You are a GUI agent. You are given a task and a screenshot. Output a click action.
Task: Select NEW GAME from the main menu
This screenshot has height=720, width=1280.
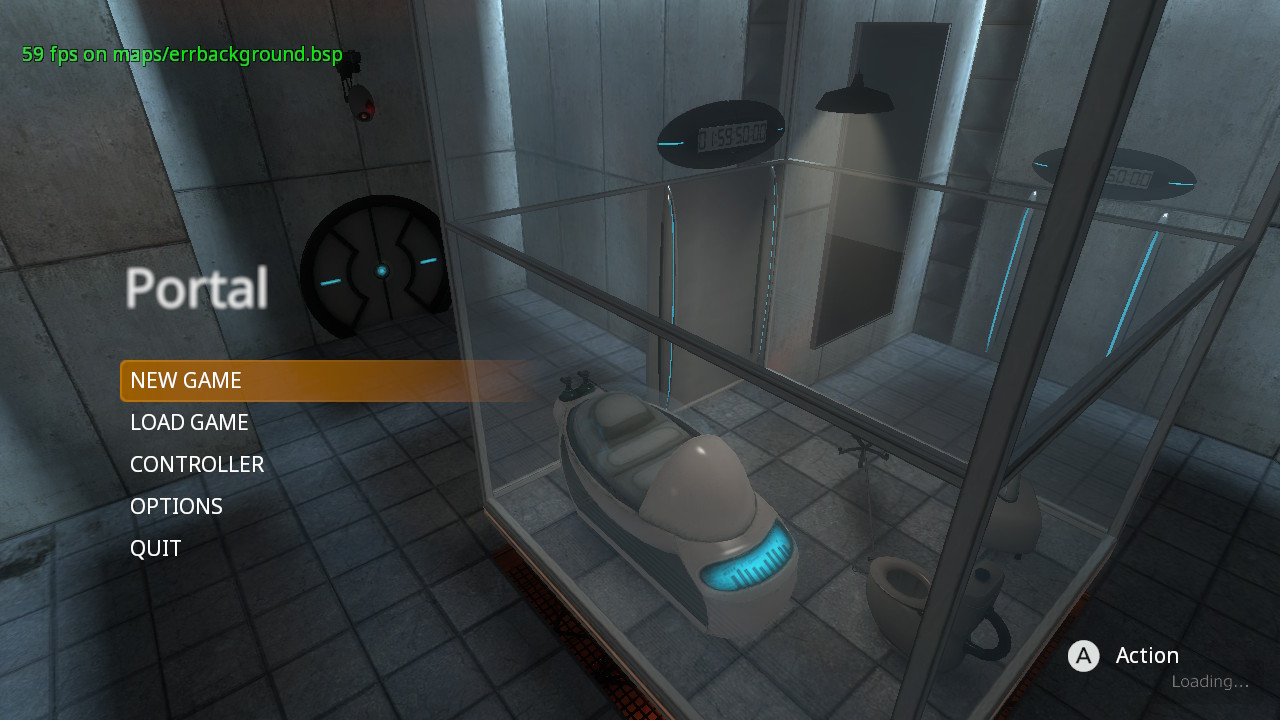(x=185, y=380)
